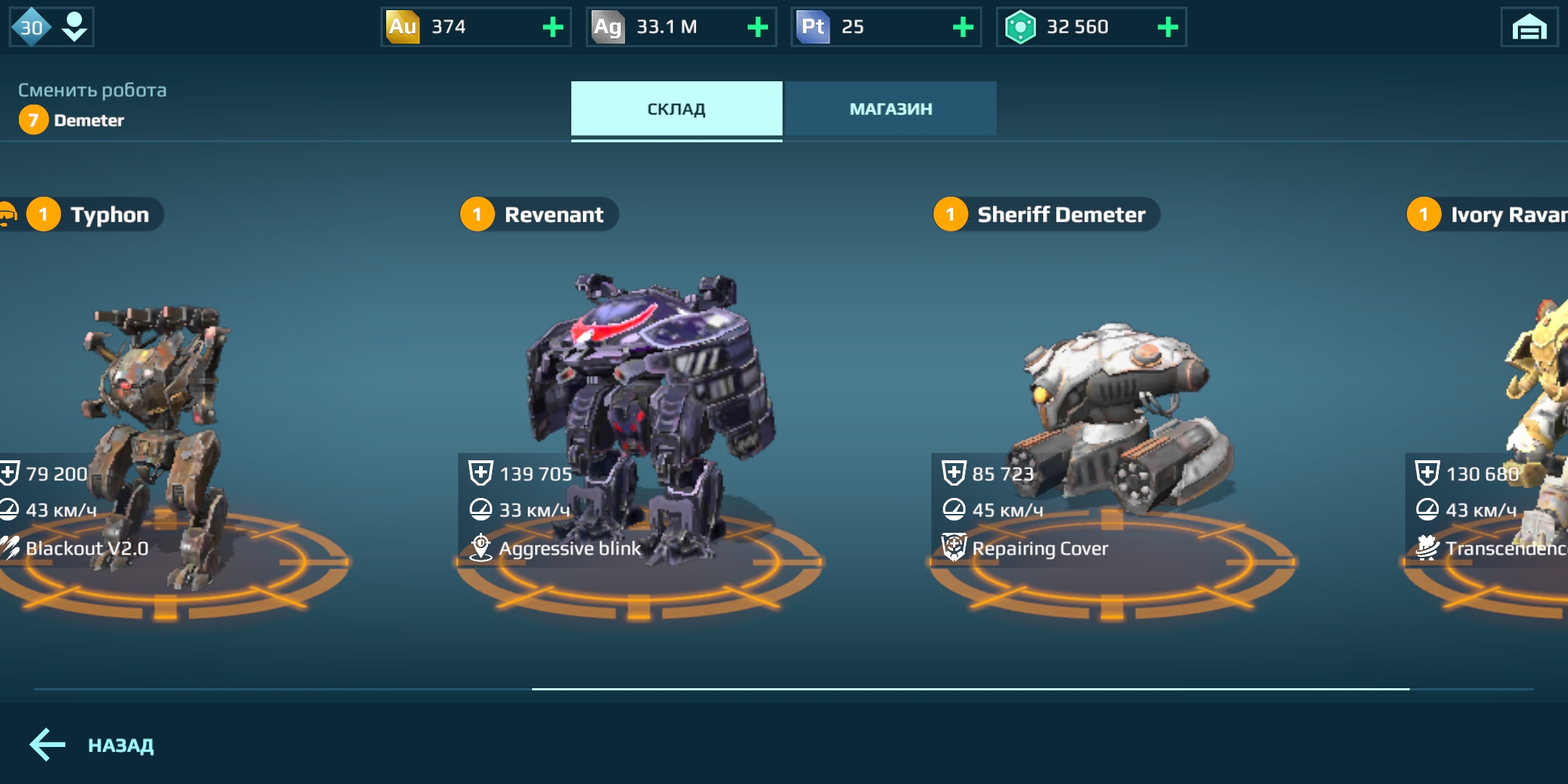Buy more silver via Ag plus
1568x784 pixels.
point(758,28)
